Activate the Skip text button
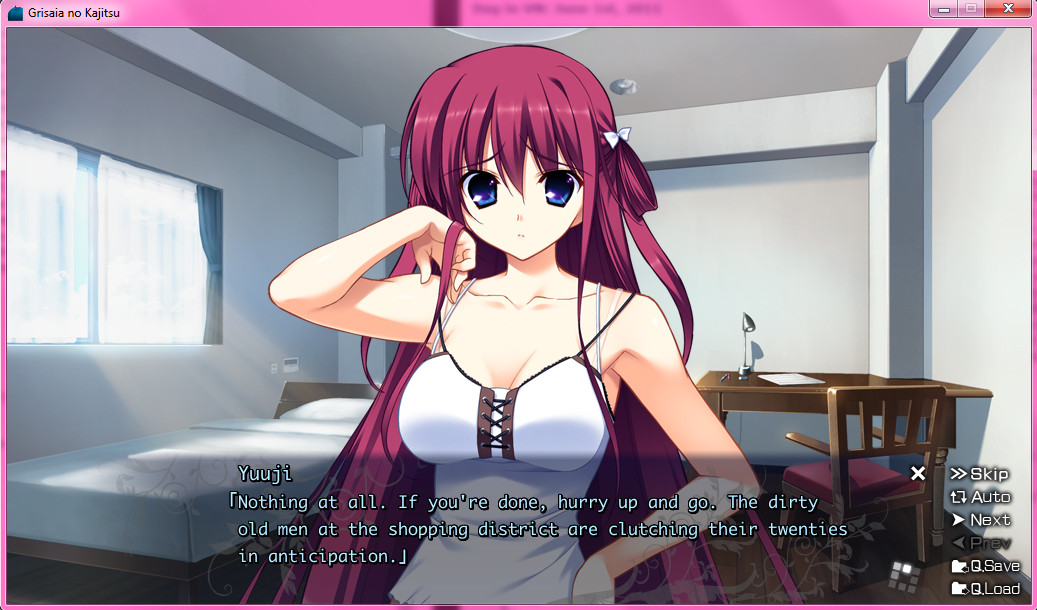1037x610 pixels. pos(979,474)
